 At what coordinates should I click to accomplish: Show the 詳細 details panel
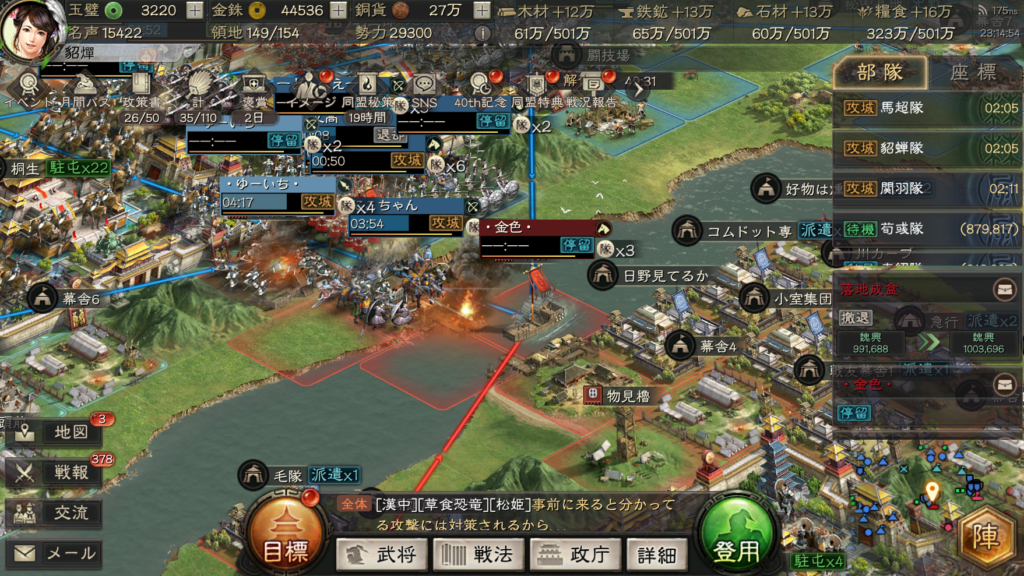[655, 554]
